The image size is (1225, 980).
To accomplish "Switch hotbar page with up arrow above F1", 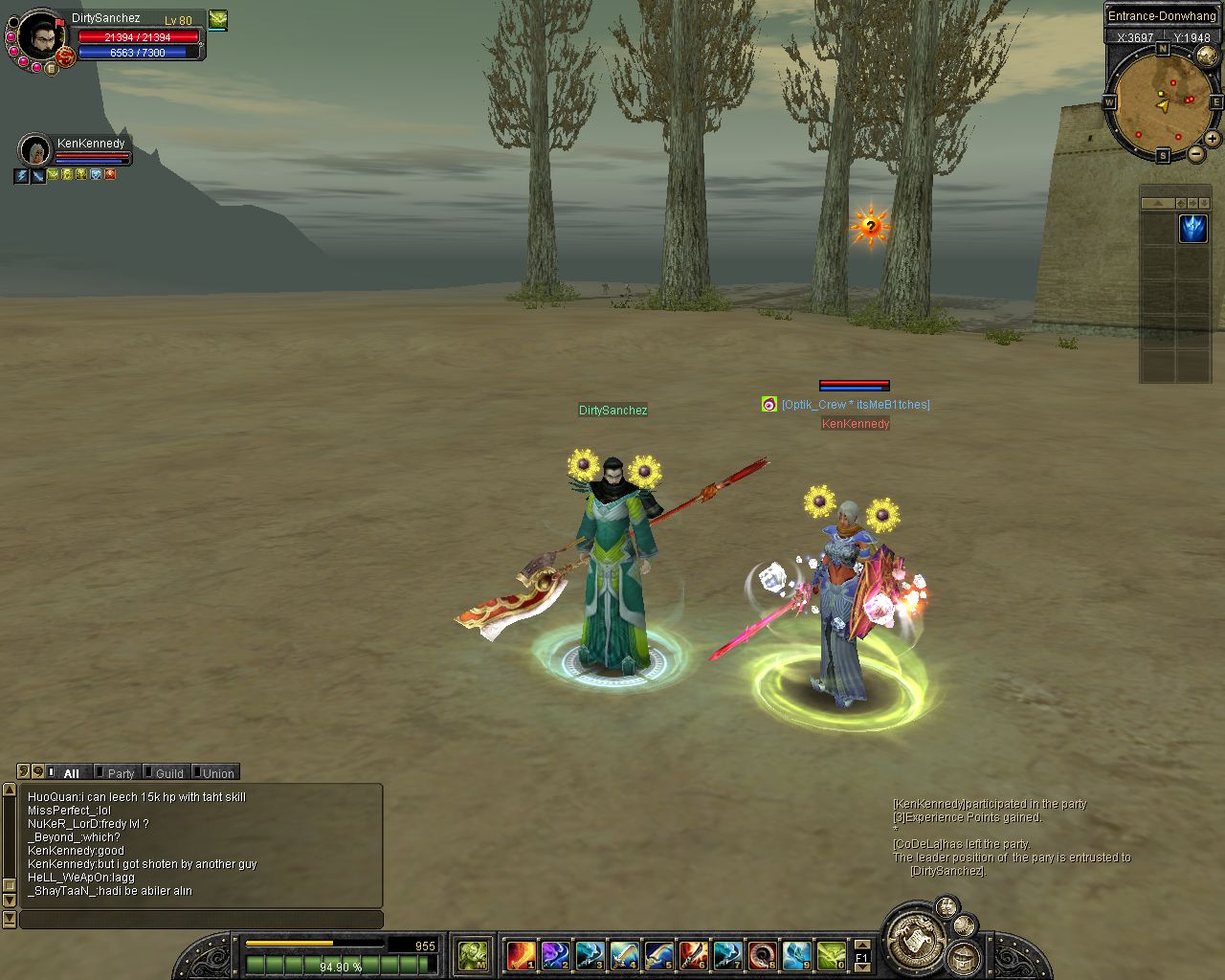I will [862, 945].
